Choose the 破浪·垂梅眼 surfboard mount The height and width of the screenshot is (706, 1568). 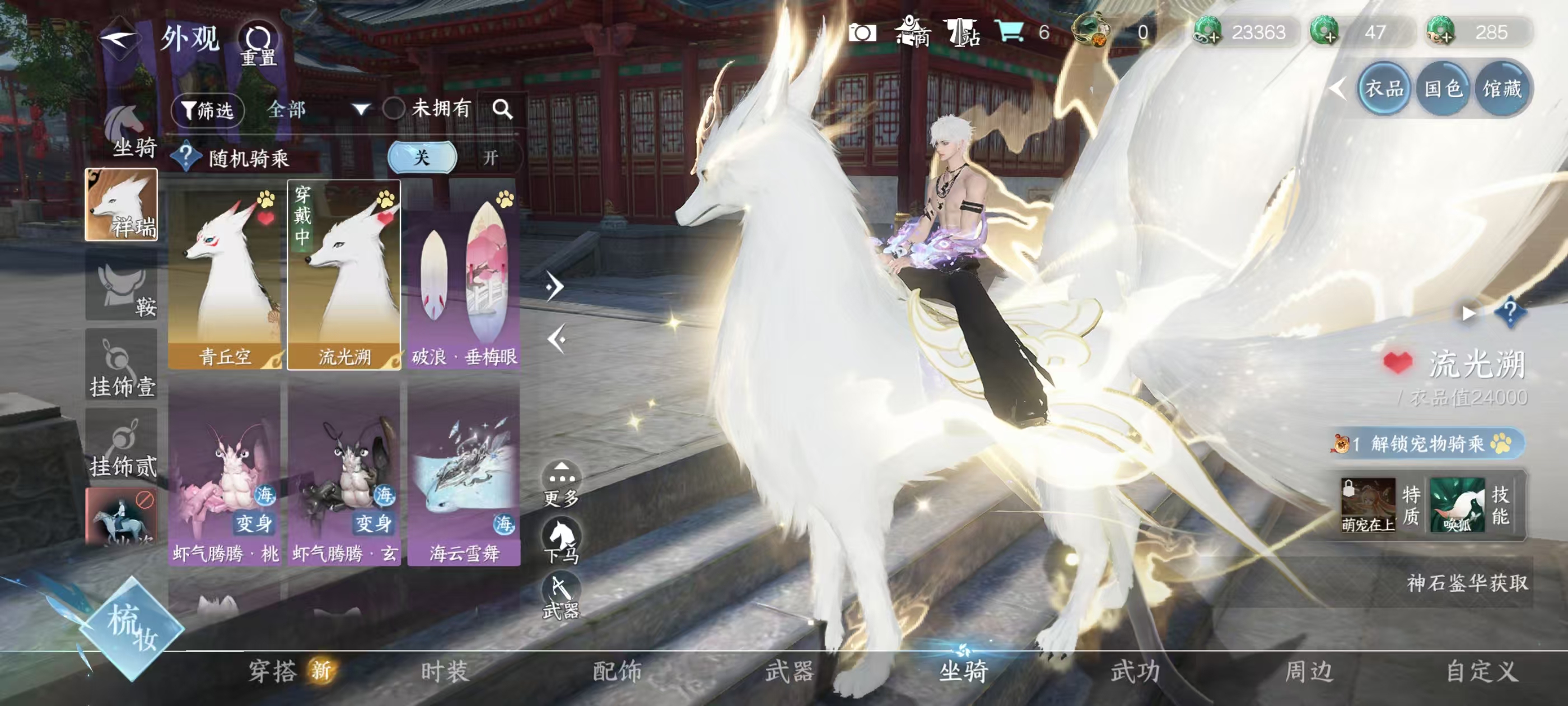coord(464,274)
